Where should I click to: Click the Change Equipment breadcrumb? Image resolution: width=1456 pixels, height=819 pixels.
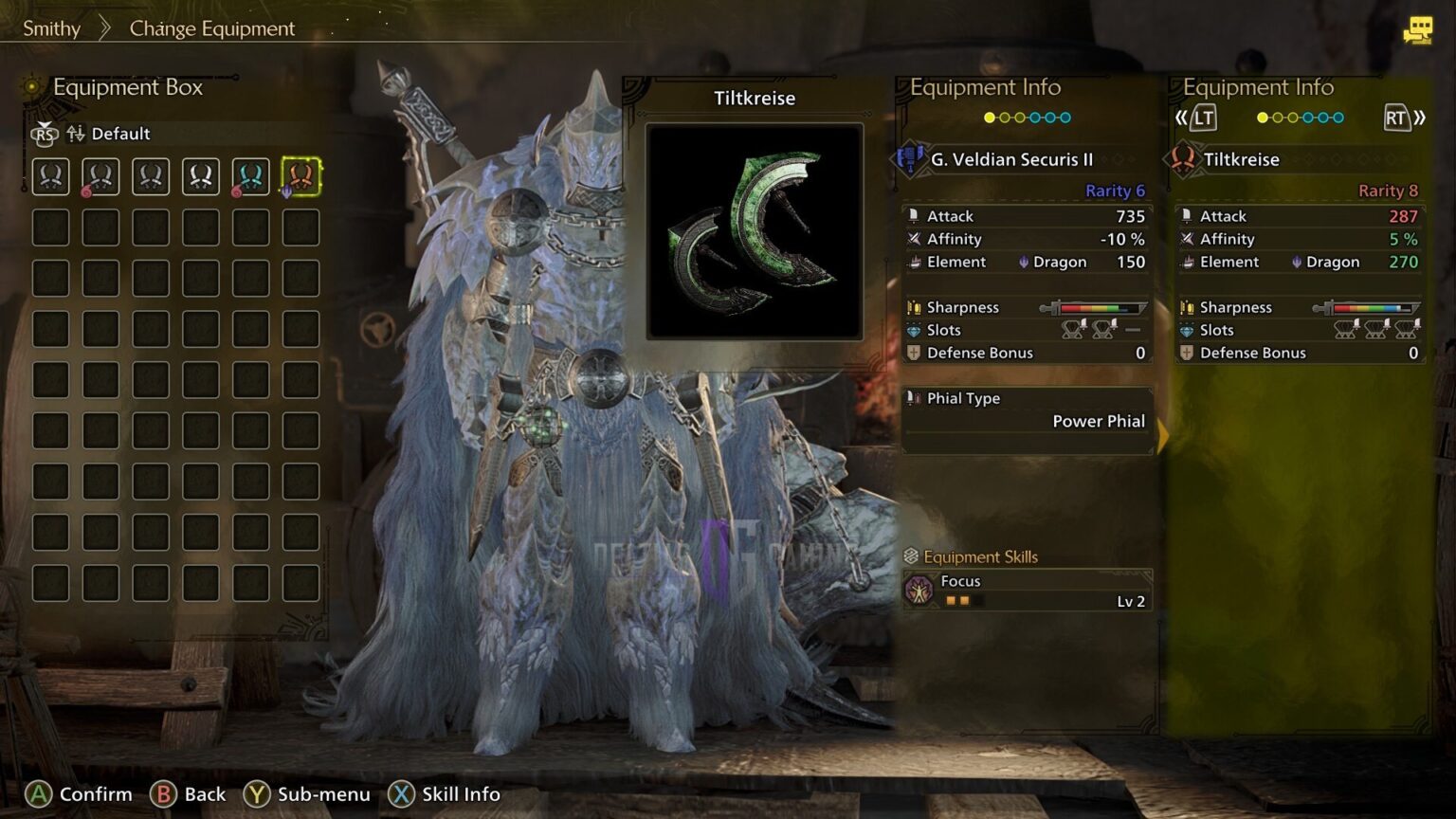pyautogui.click(x=210, y=28)
